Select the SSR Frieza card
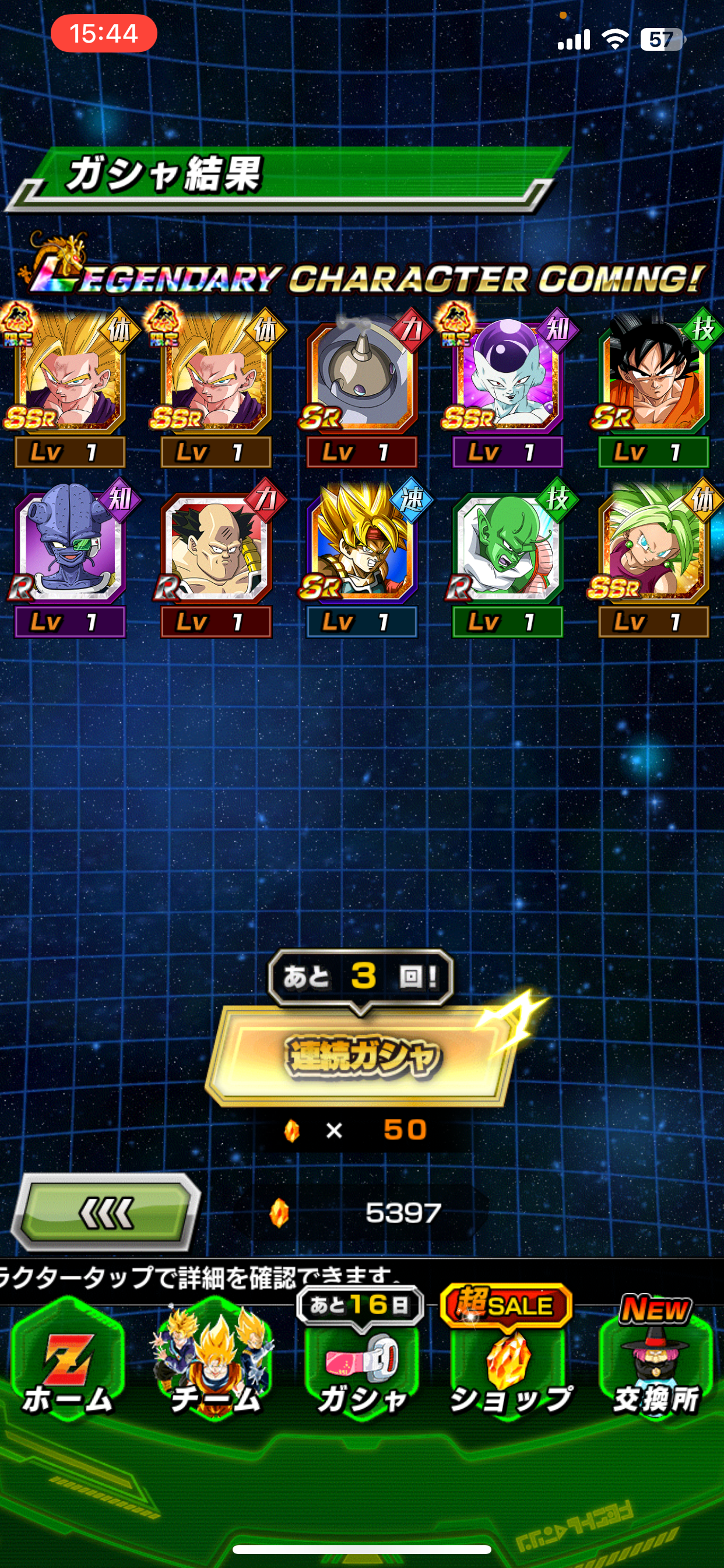724x1568 pixels. coord(507,374)
